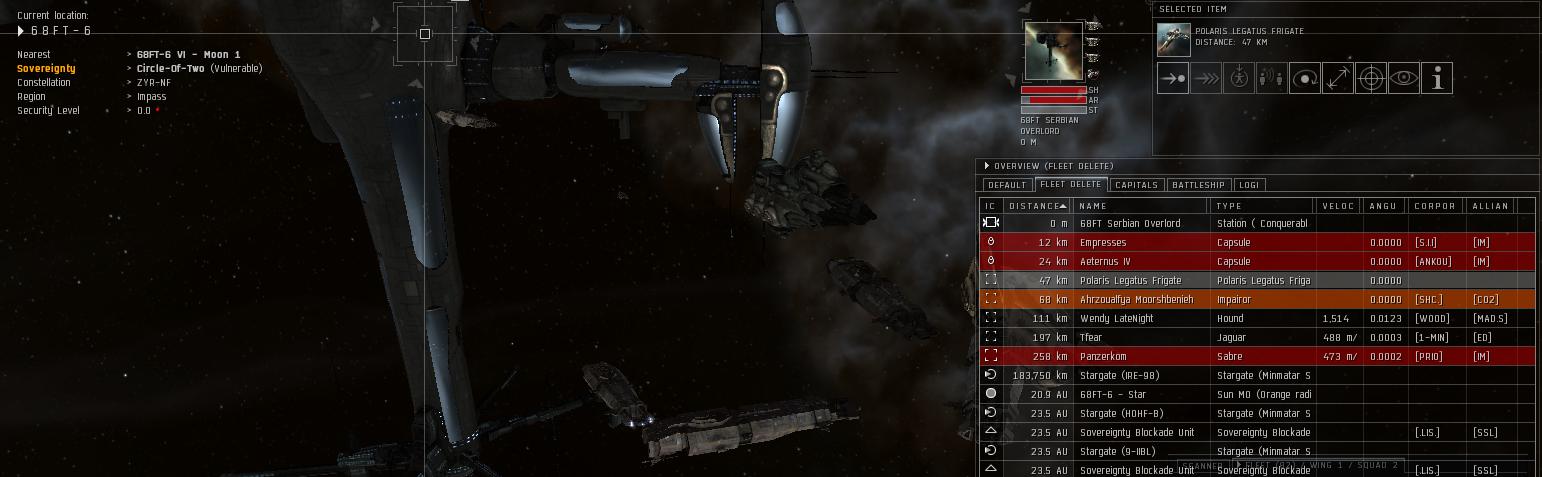
Task: Select the Battleship overview tab
Action: point(1198,185)
